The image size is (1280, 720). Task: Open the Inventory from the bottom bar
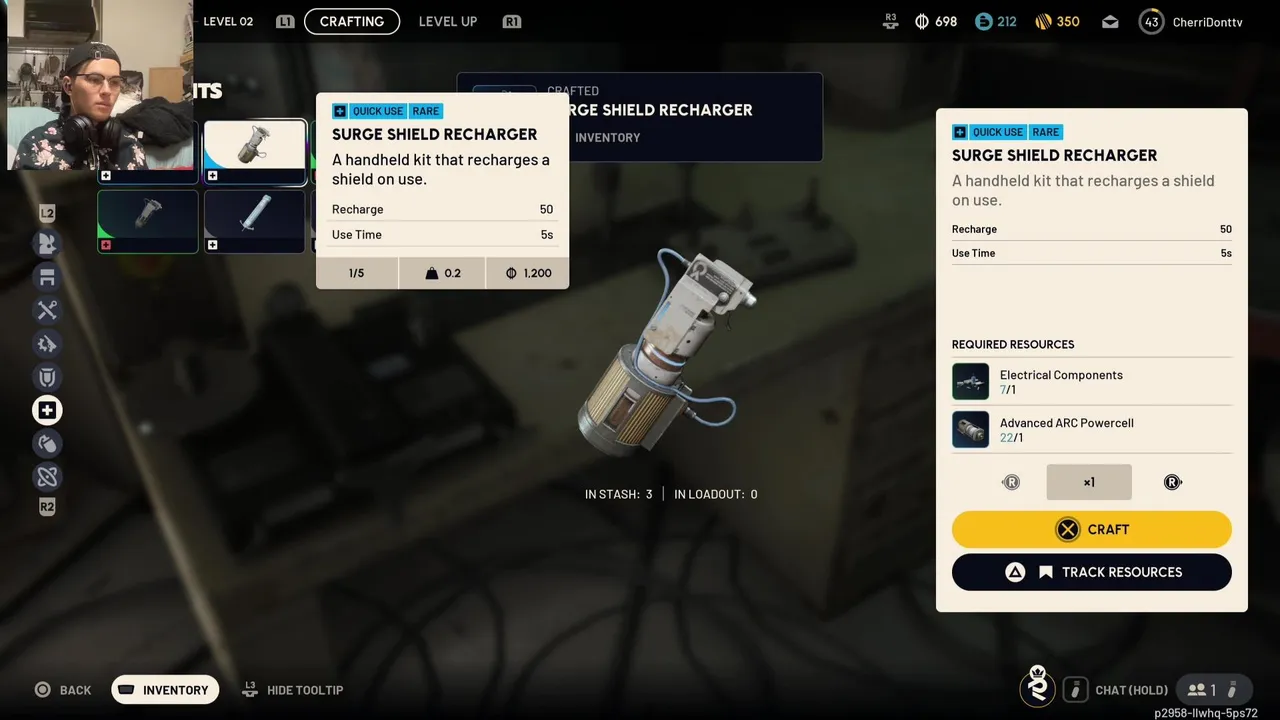(165, 690)
